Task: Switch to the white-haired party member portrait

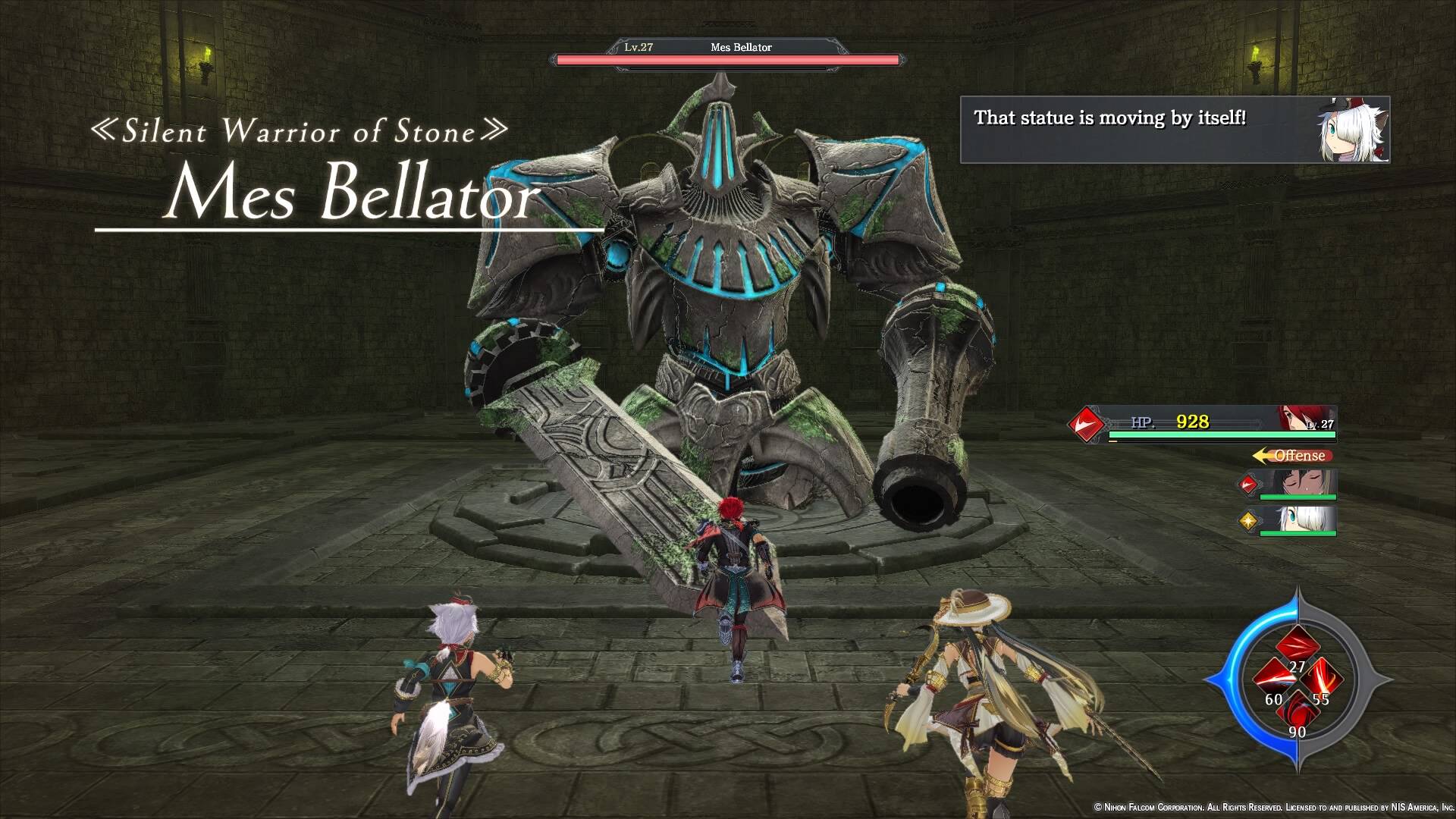Action: click(x=1297, y=519)
